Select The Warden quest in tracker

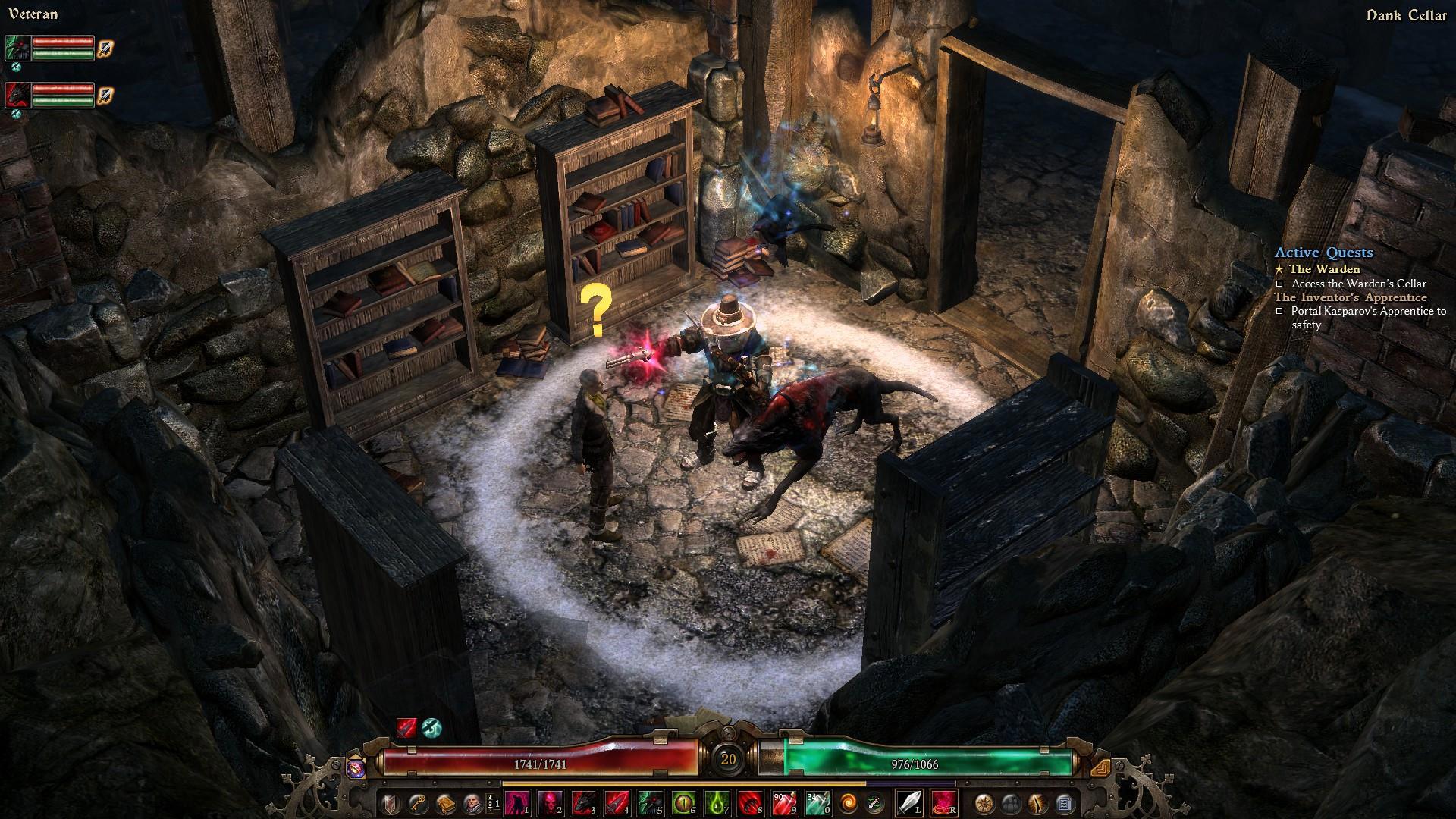(1324, 269)
